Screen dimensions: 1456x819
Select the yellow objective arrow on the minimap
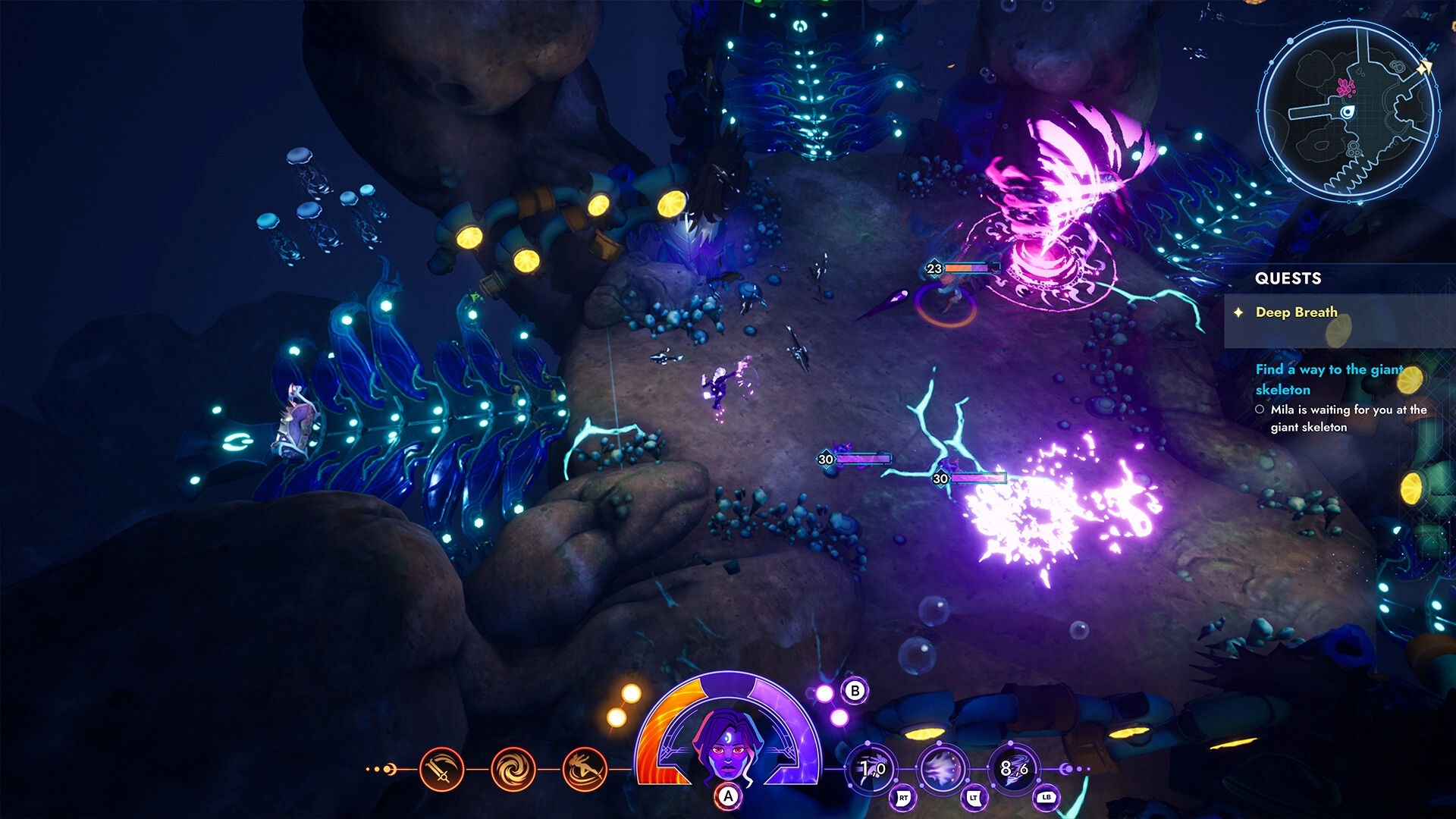click(1425, 68)
